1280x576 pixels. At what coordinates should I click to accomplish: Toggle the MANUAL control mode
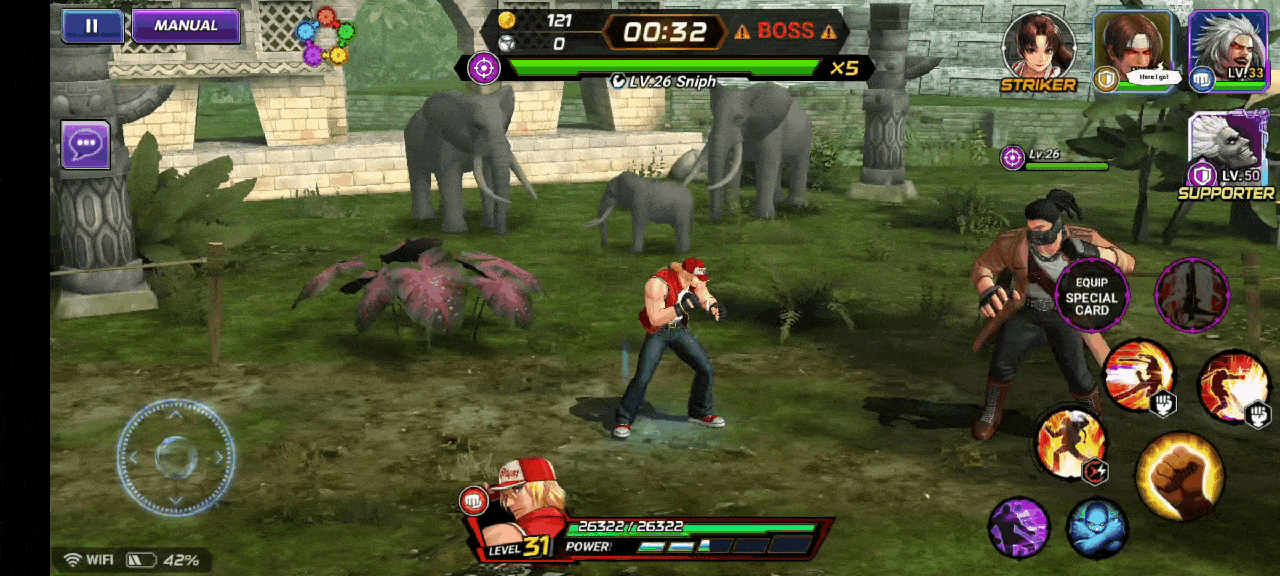coord(186,26)
